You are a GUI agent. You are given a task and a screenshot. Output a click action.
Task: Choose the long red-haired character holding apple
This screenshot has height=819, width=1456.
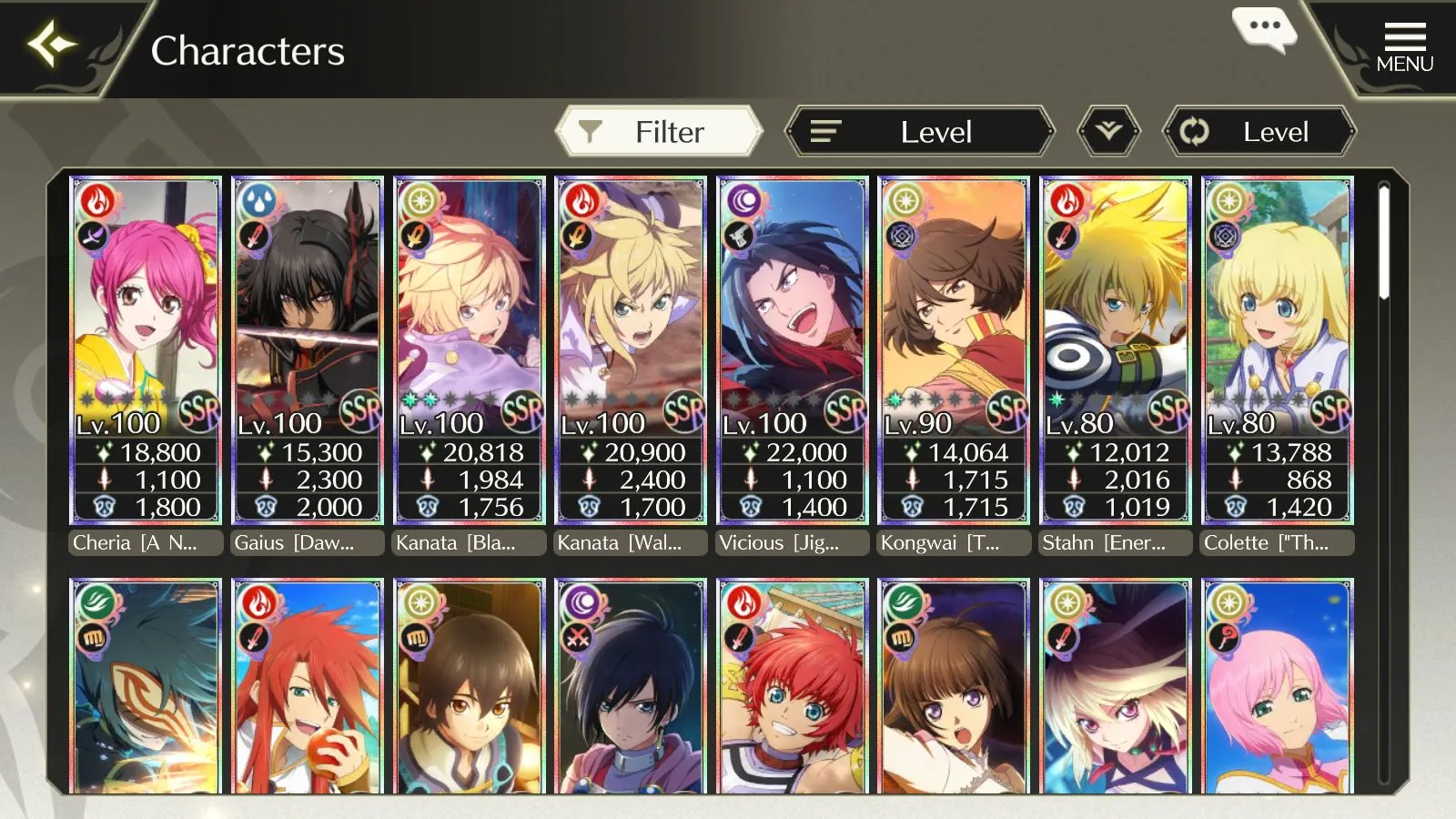point(308,687)
